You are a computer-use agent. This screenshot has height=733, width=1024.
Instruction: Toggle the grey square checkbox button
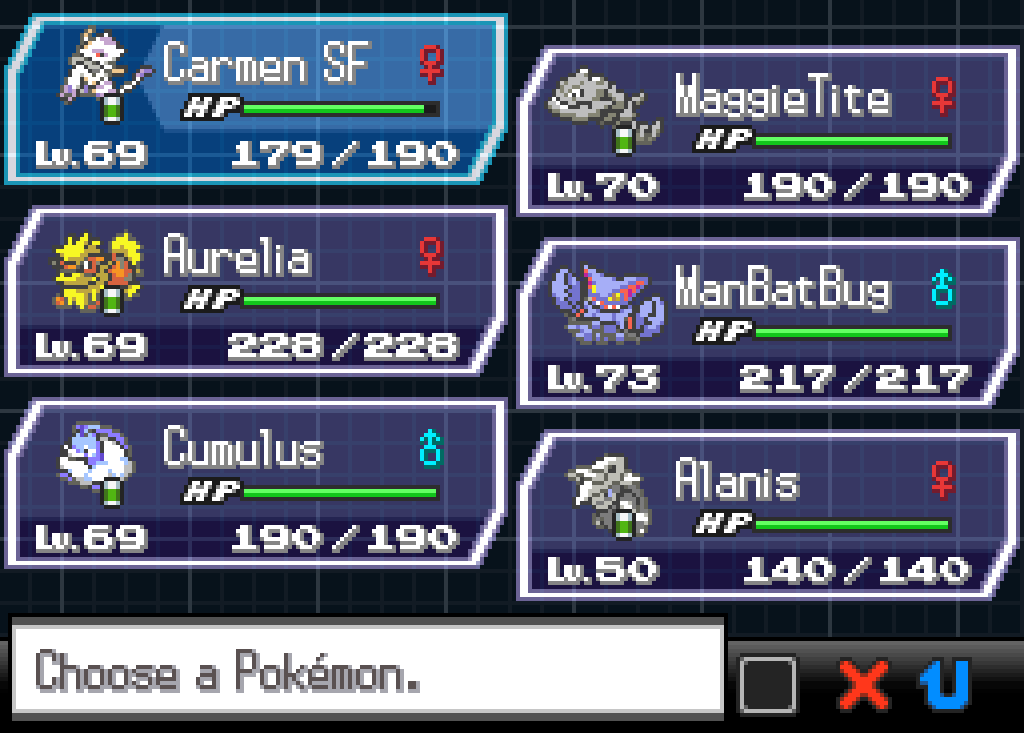pyautogui.click(x=768, y=685)
